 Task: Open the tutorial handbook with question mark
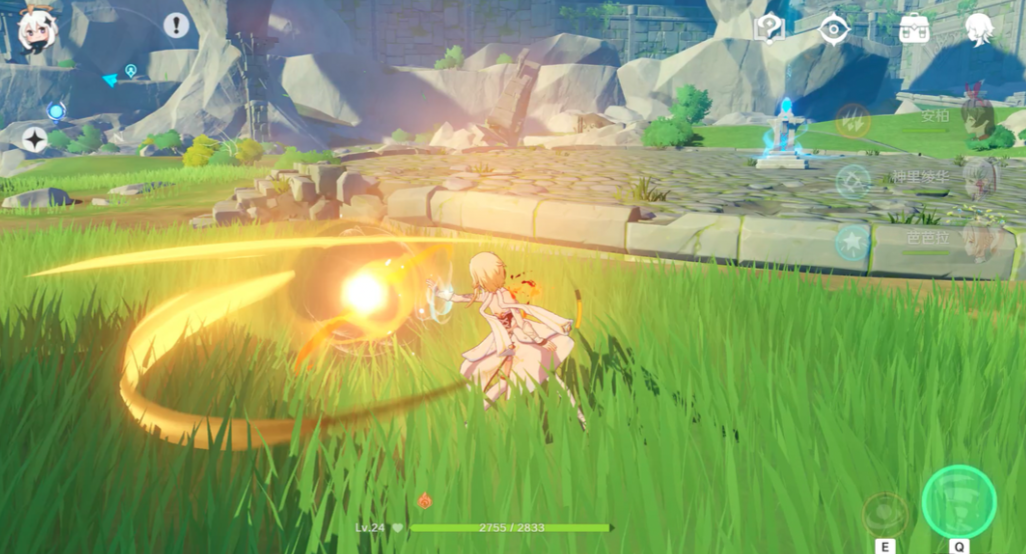pyautogui.click(x=768, y=28)
